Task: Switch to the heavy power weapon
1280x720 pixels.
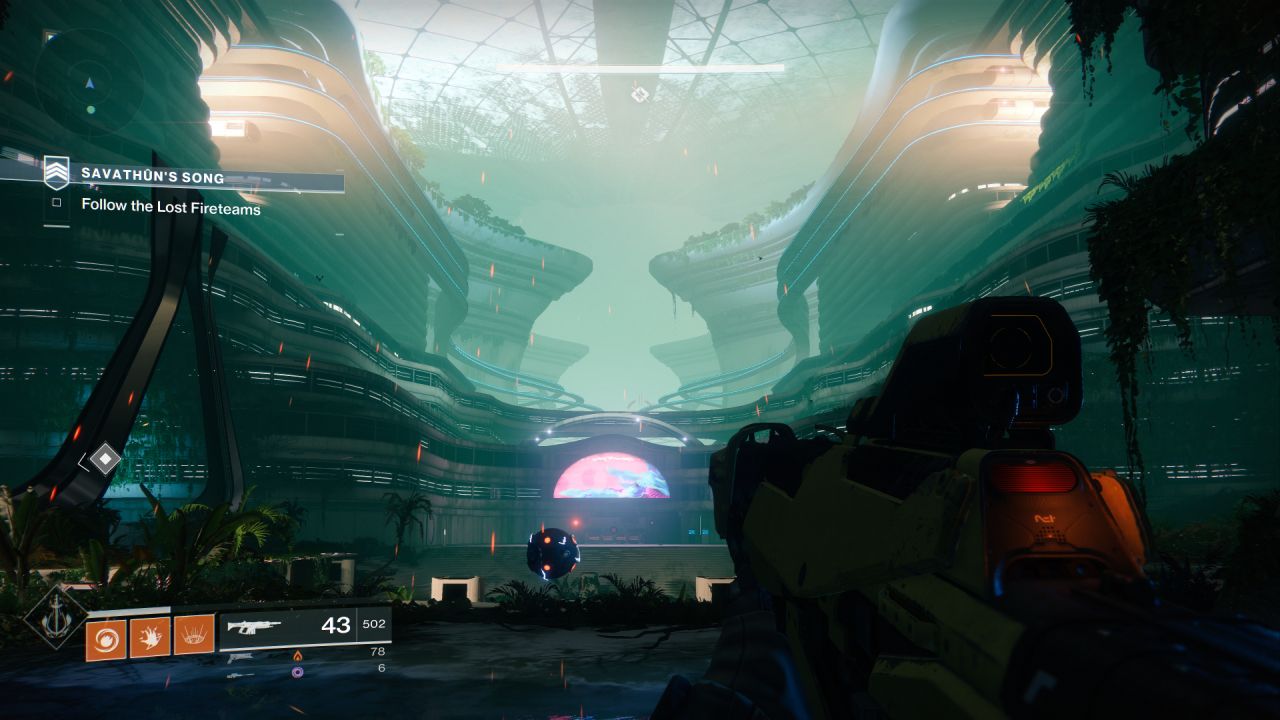Action: [238, 675]
